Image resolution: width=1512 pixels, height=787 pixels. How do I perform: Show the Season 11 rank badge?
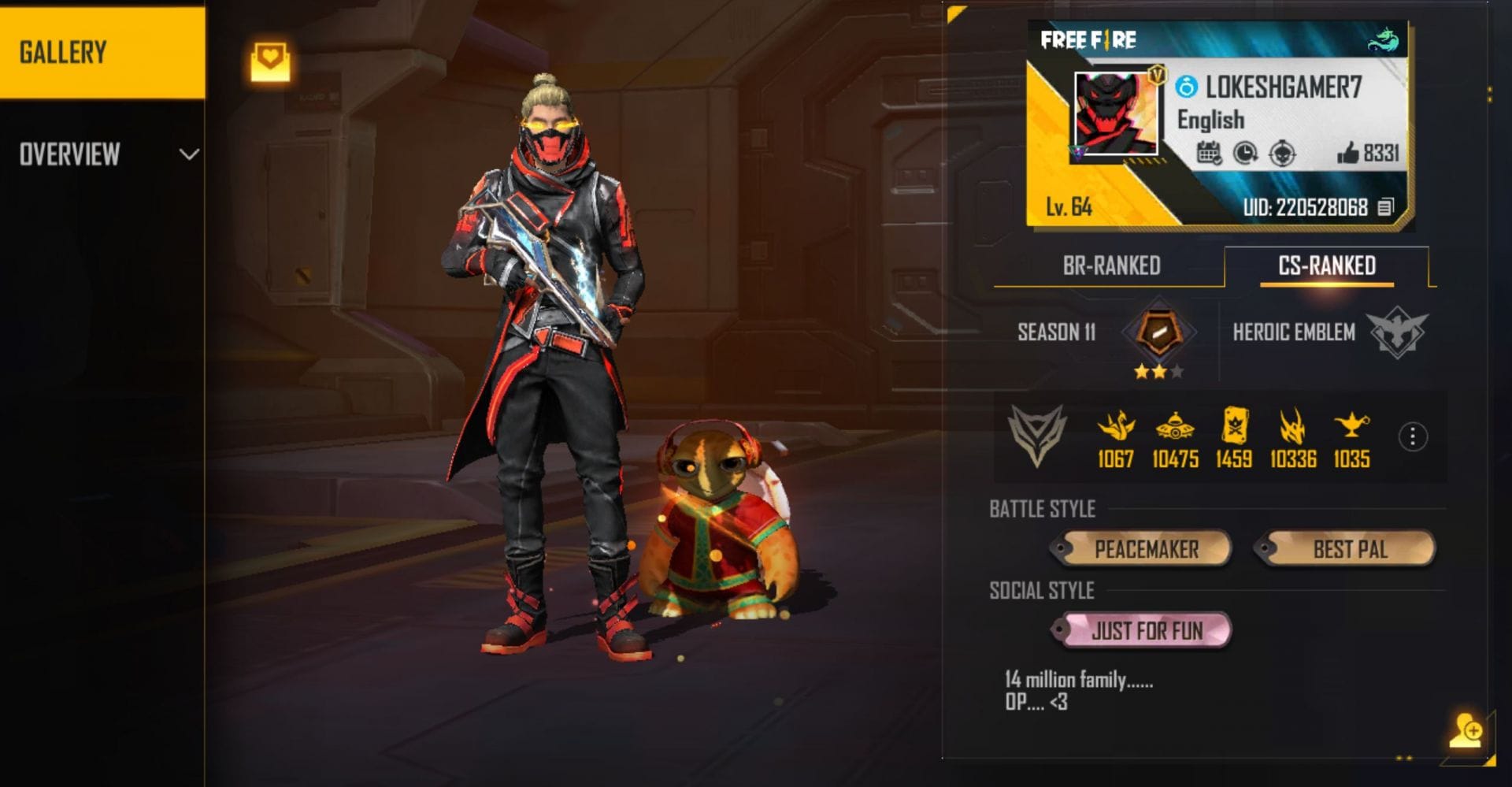point(1158,332)
